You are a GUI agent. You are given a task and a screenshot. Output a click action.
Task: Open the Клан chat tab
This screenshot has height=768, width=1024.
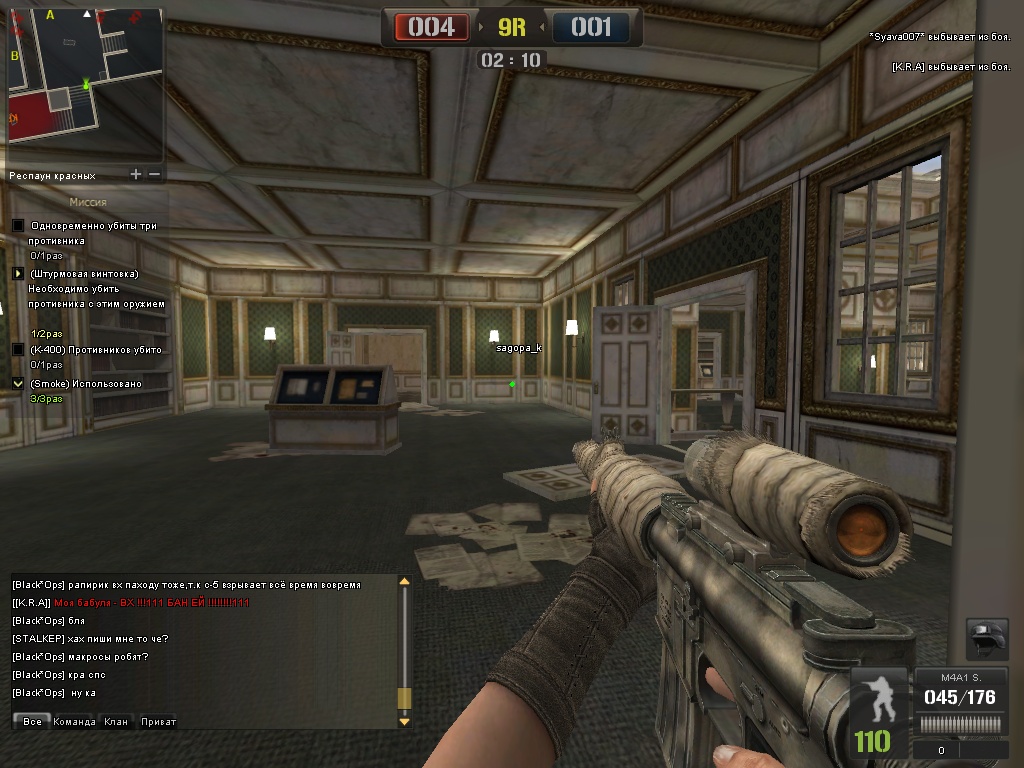point(116,721)
